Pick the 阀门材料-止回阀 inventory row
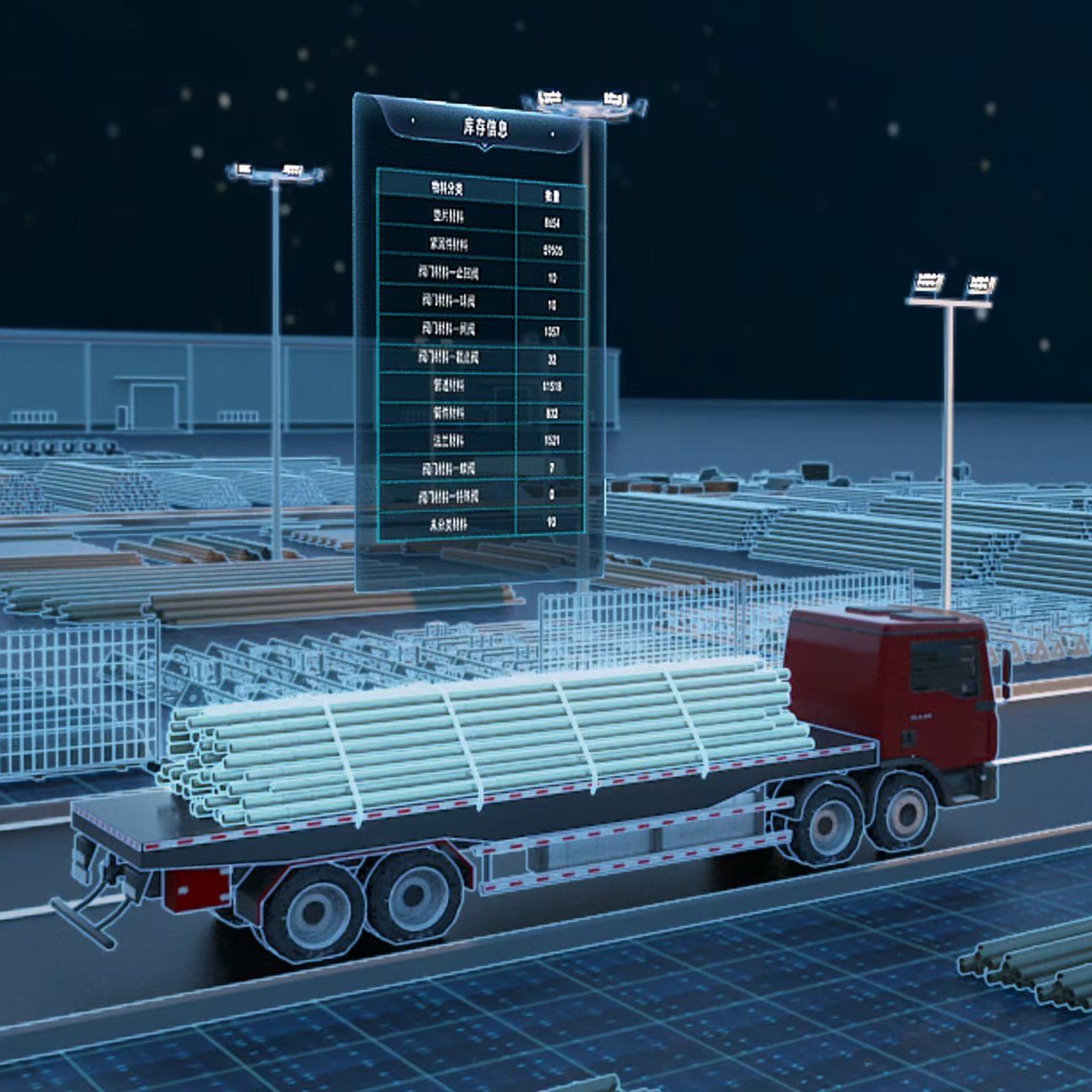This screenshot has width=1092, height=1092. tap(448, 272)
